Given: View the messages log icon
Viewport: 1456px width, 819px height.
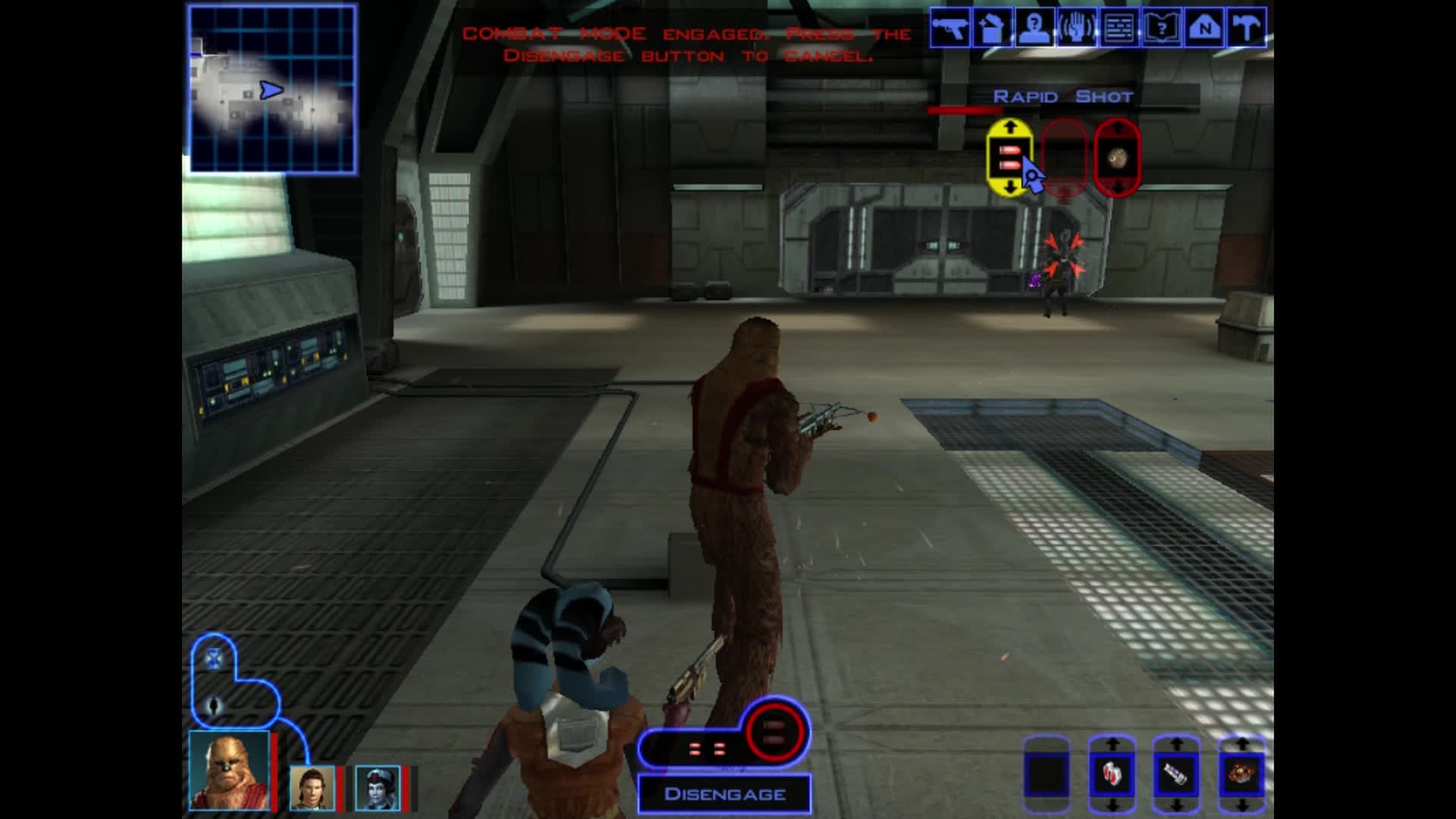Looking at the screenshot, I should tap(1119, 29).
